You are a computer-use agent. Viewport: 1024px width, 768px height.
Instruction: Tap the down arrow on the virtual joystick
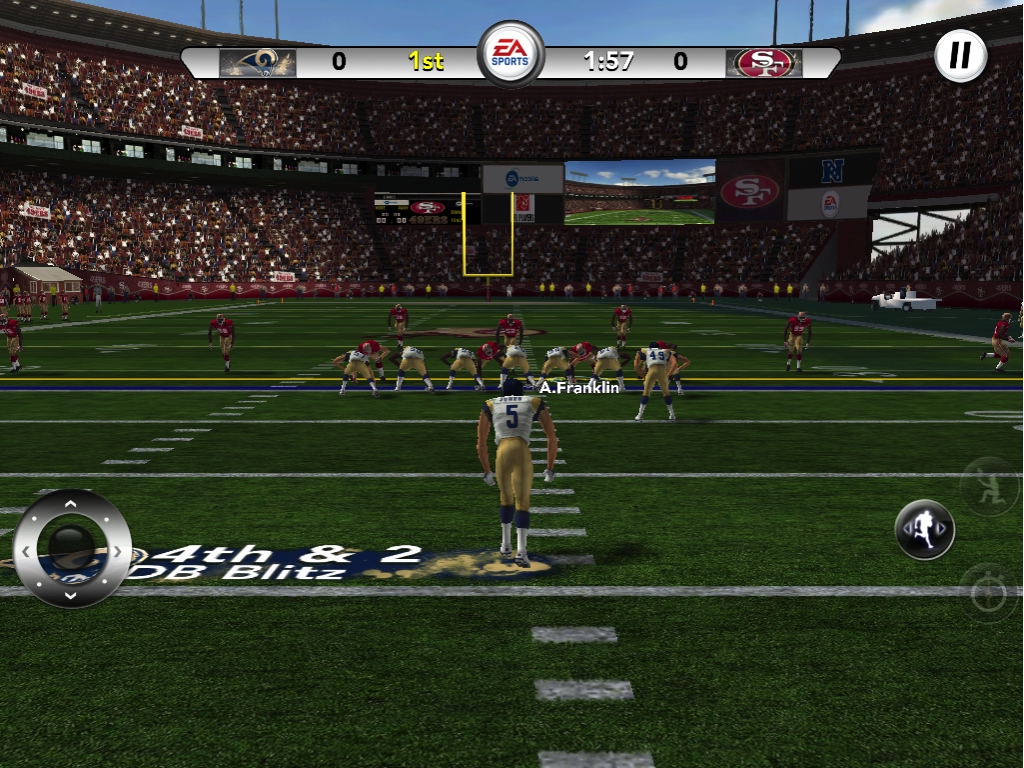(71, 595)
